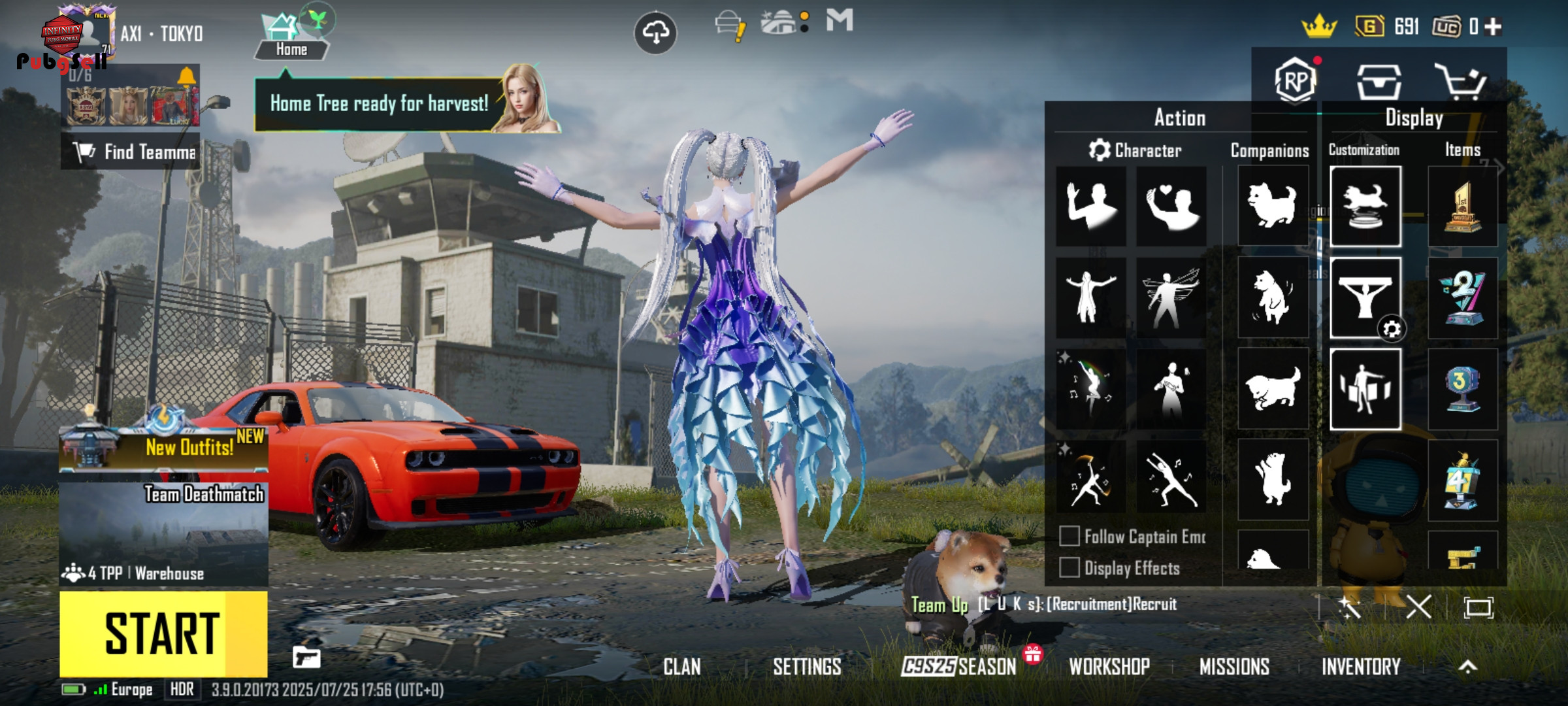Open the shopping cart shop

pyautogui.click(x=1461, y=82)
